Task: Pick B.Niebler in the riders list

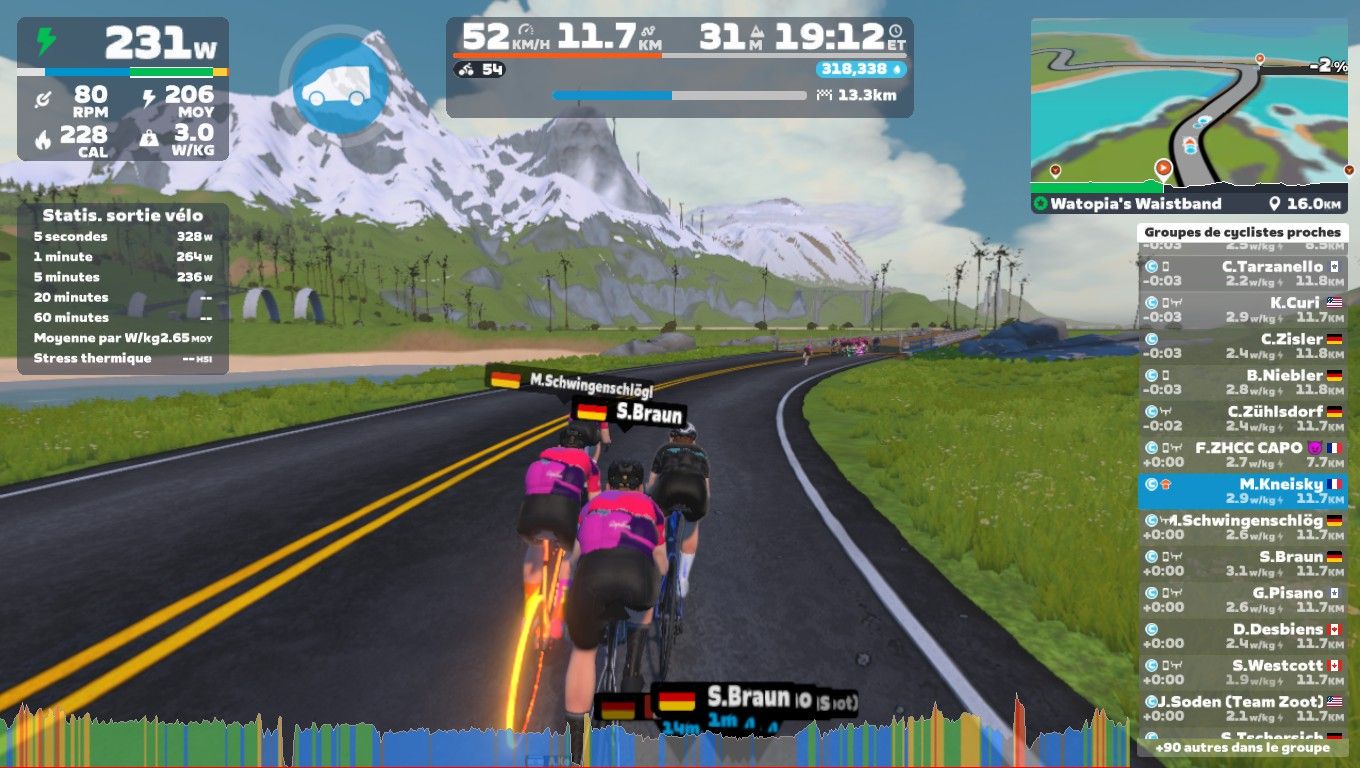Action: [1242, 382]
